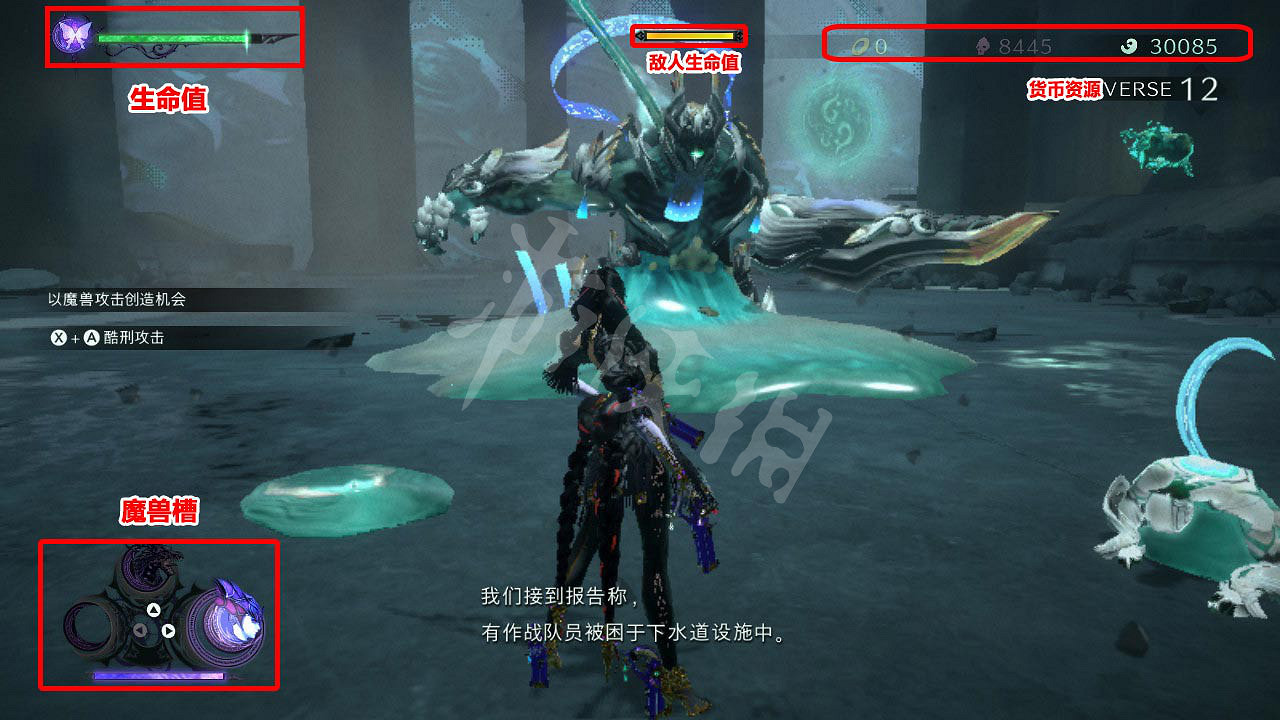Click the top dark demon slot ring

[x=145, y=565]
